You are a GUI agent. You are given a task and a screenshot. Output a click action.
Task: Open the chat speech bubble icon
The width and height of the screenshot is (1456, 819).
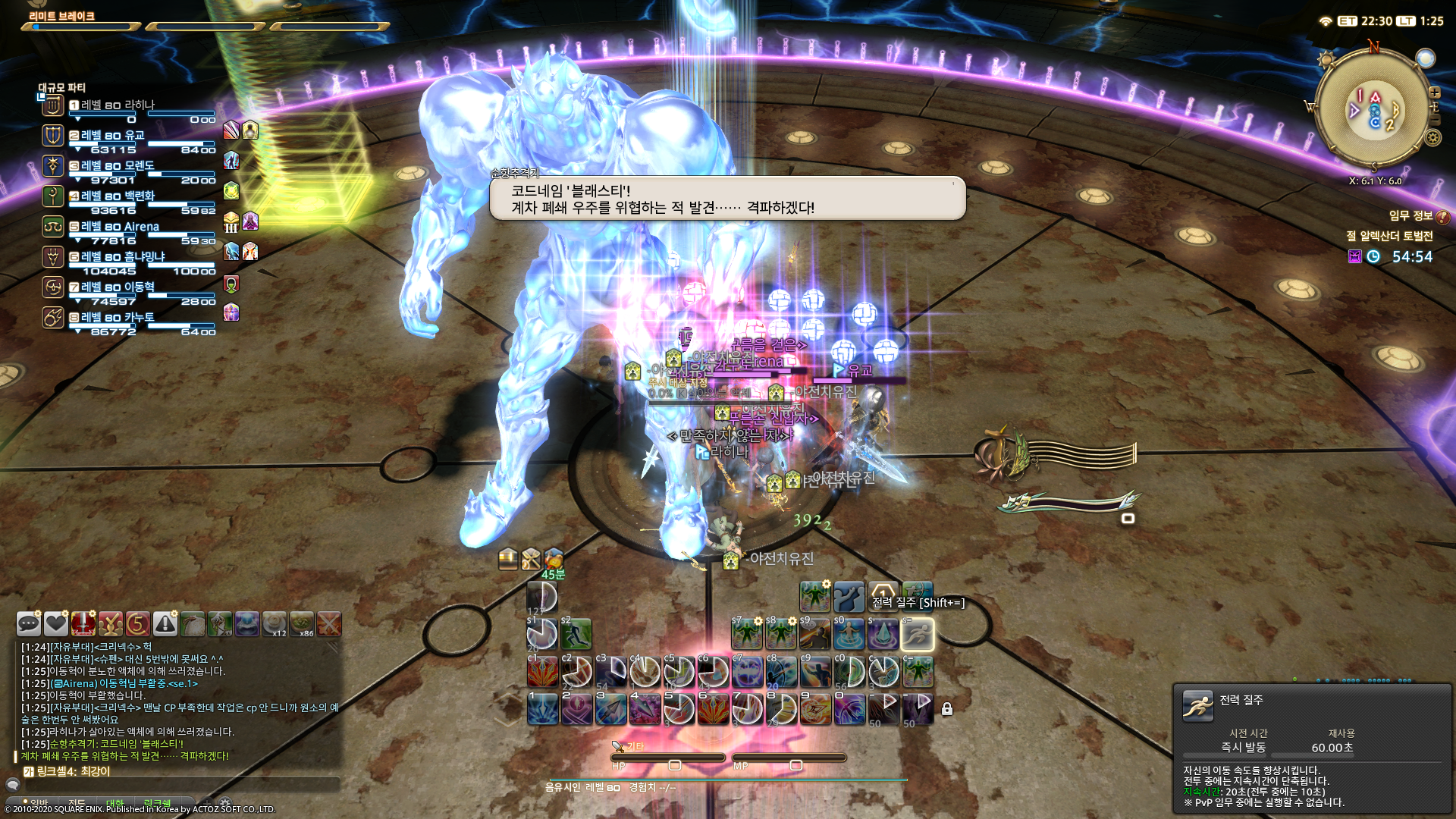pyautogui.click(x=27, y=623)
